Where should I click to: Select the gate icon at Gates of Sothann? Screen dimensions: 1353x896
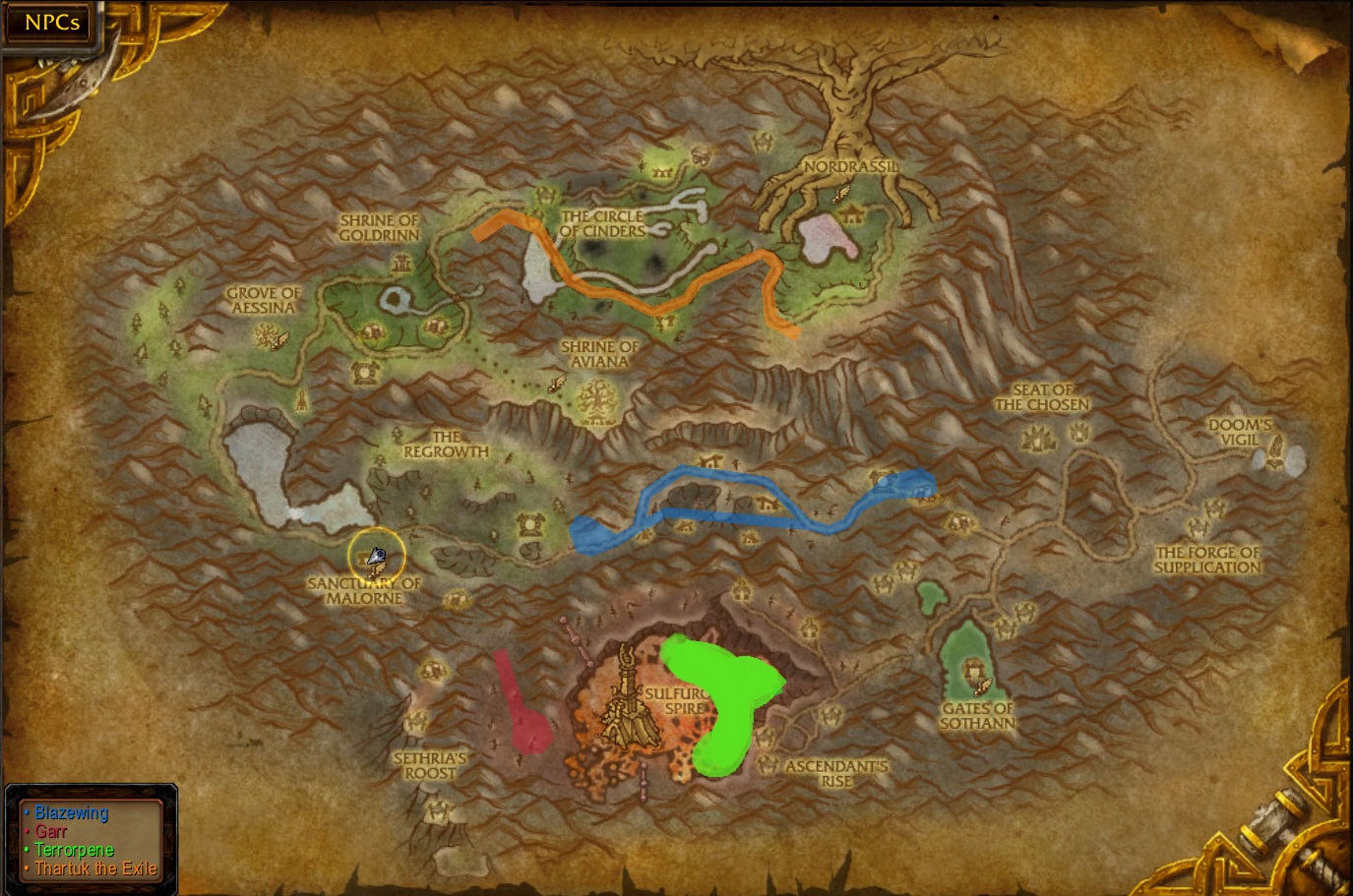click(974, 668)
